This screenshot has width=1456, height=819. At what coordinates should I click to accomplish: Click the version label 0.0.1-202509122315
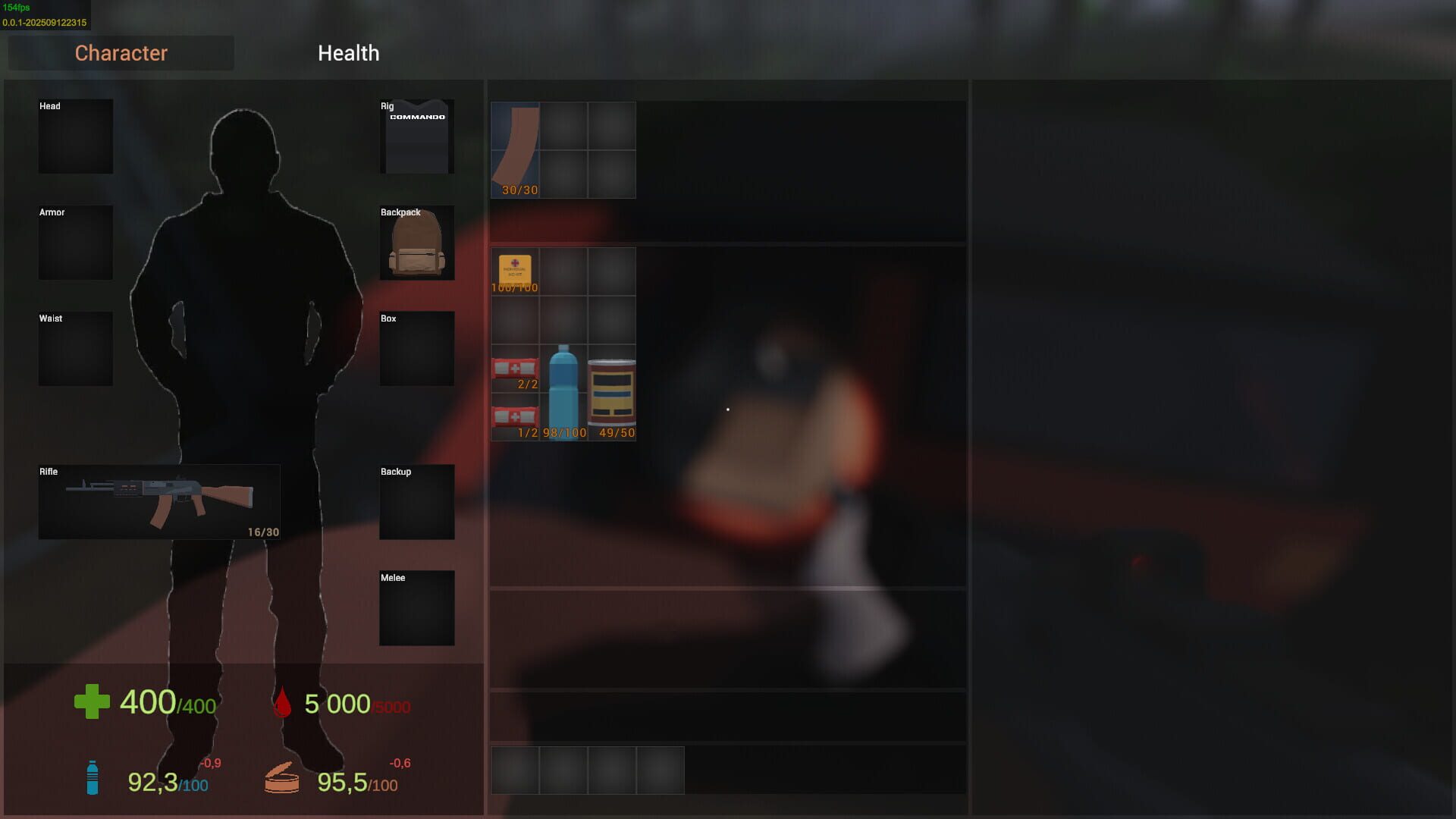pos(44,22)
